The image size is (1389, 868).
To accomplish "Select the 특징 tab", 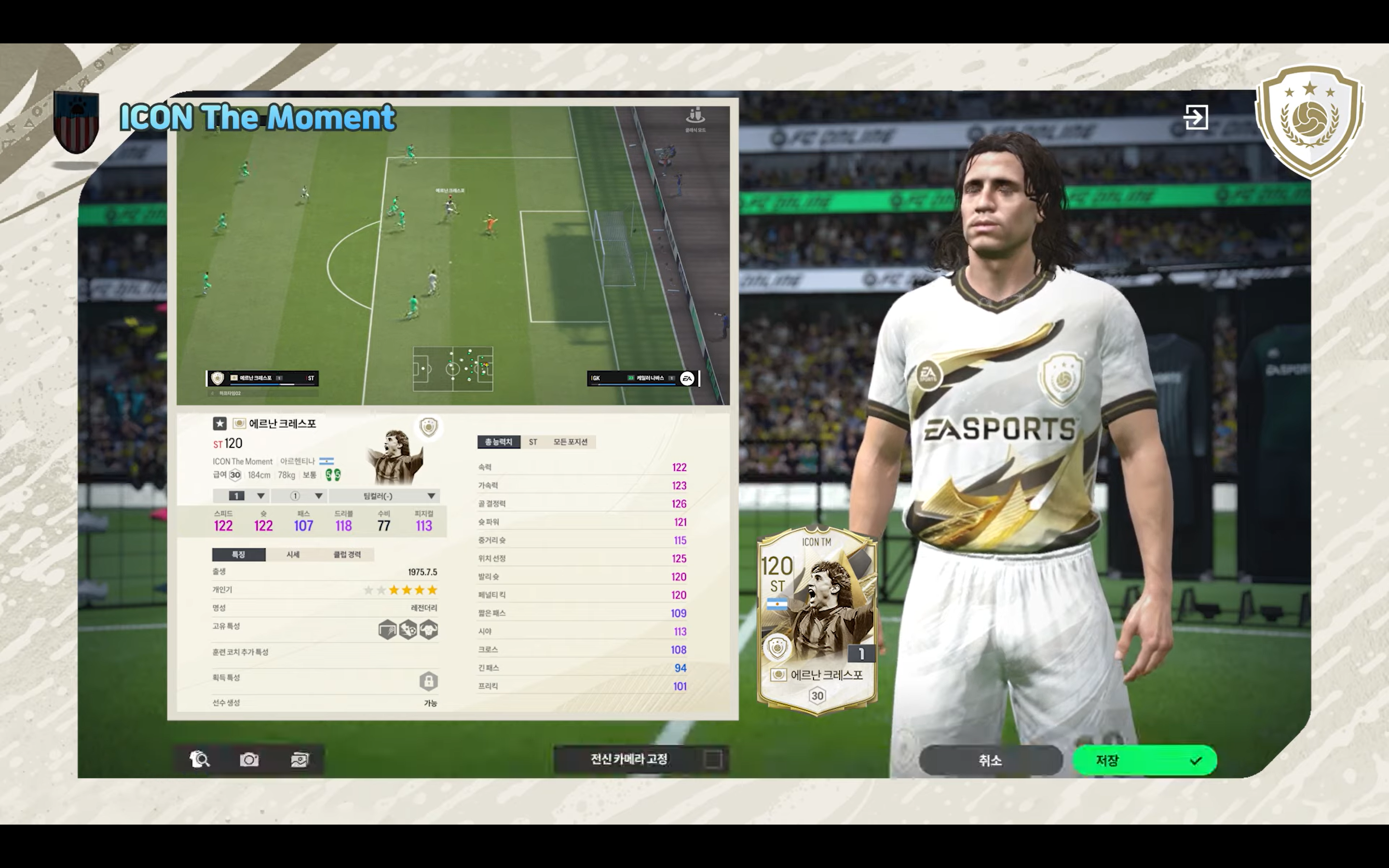I will [238, 554].
